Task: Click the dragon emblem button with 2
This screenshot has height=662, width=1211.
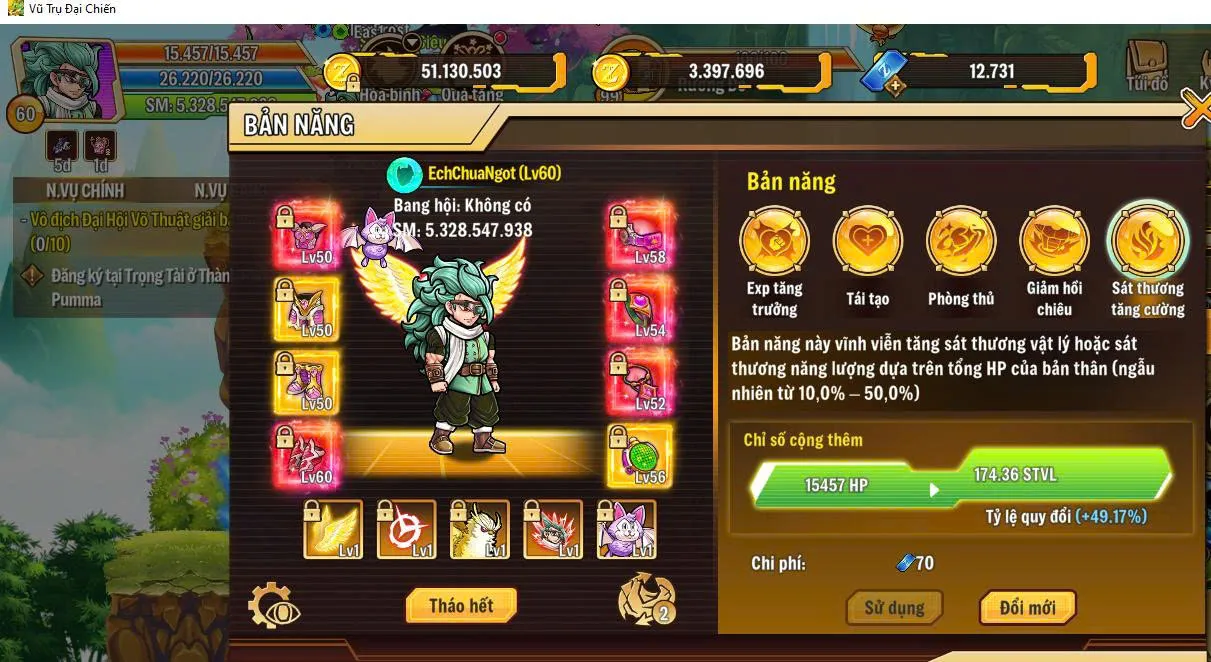Action: (647, 598)
